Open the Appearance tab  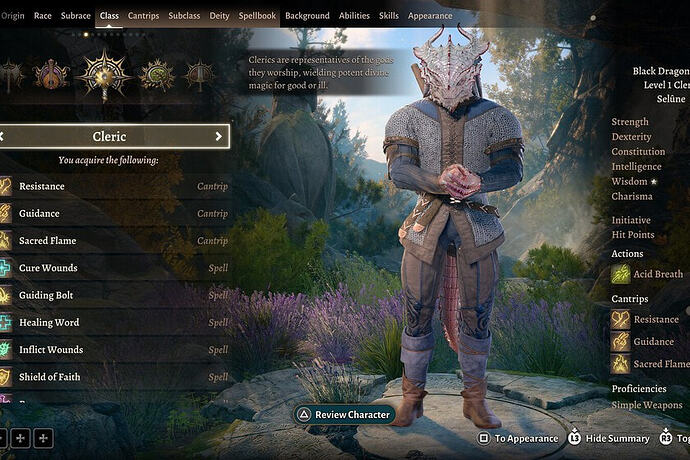(430, 16)
